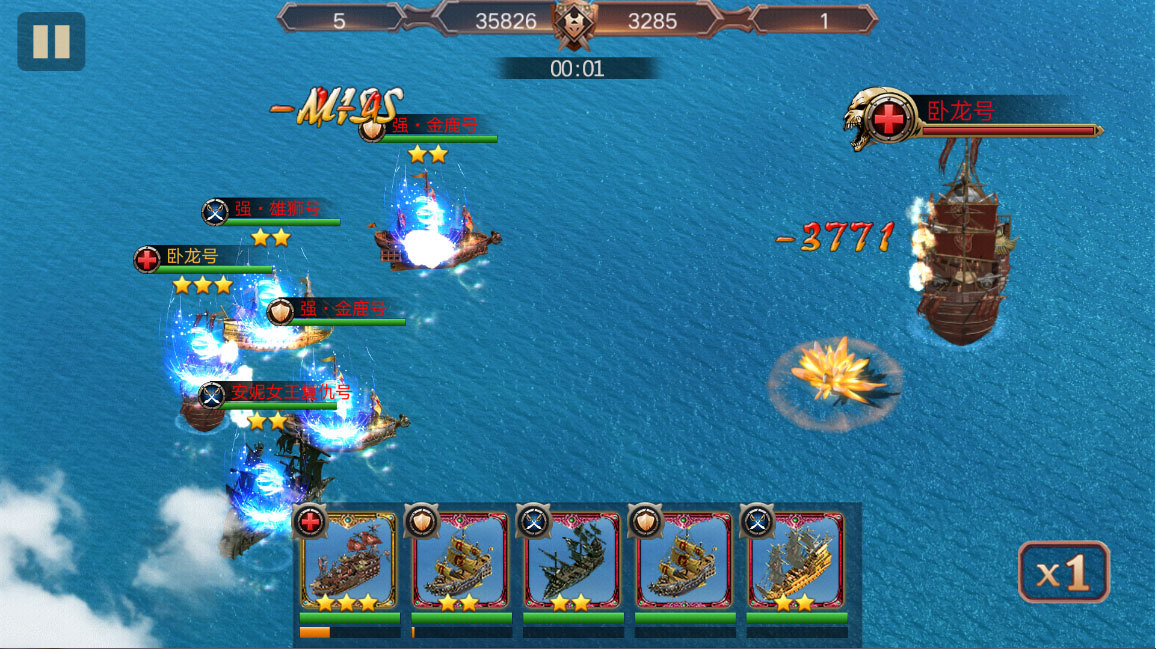Choose the dark green ghost ship card

(573, 562)
